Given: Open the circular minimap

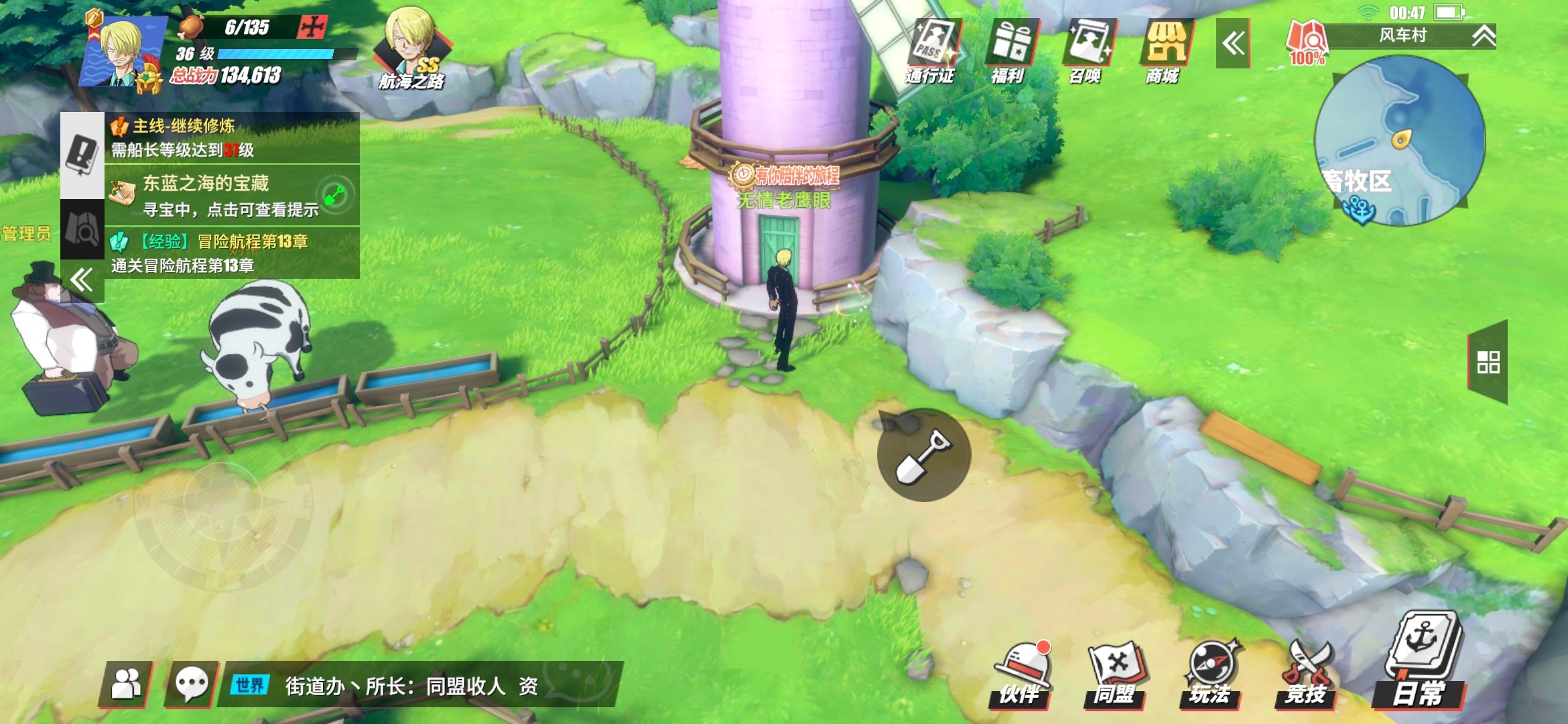Looking at the screenshot, I should click(x=1399, y=141).
